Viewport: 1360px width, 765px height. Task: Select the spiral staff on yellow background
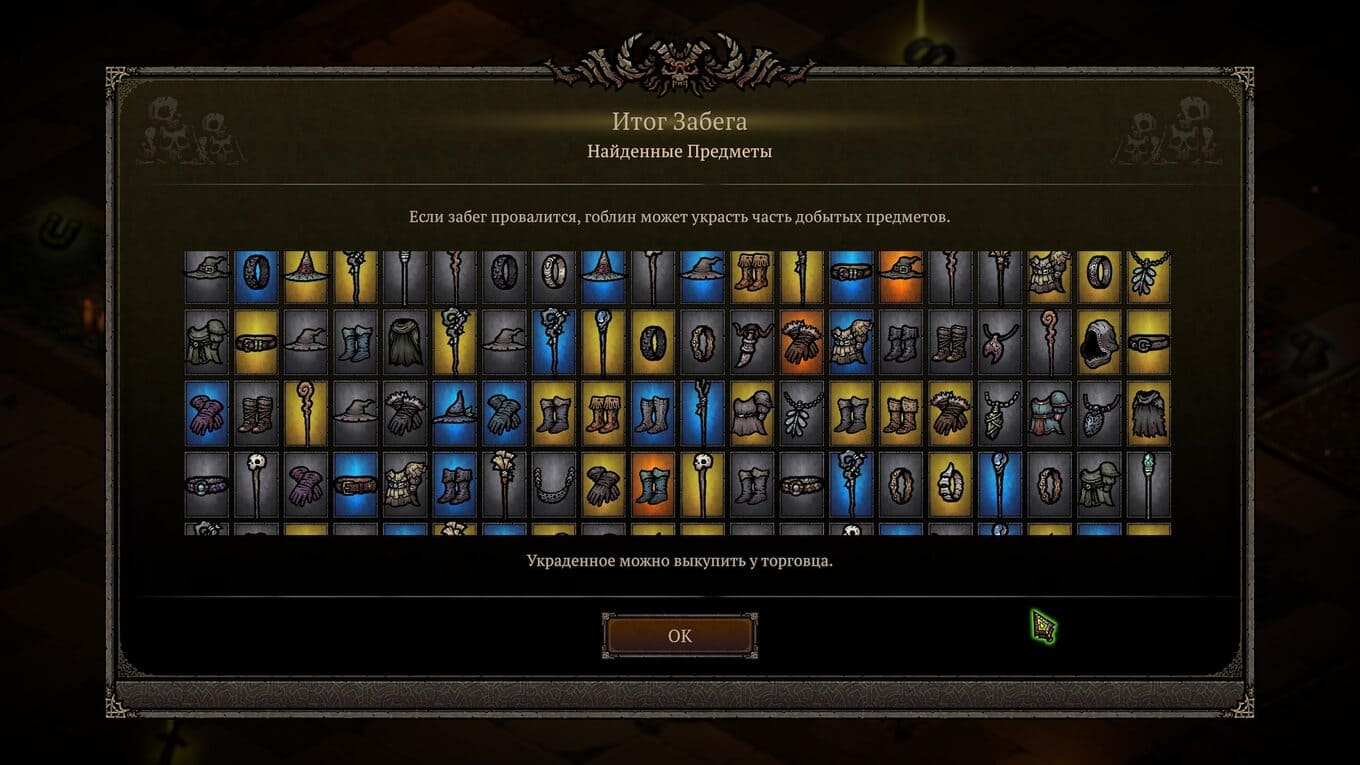tap(306, 414)
